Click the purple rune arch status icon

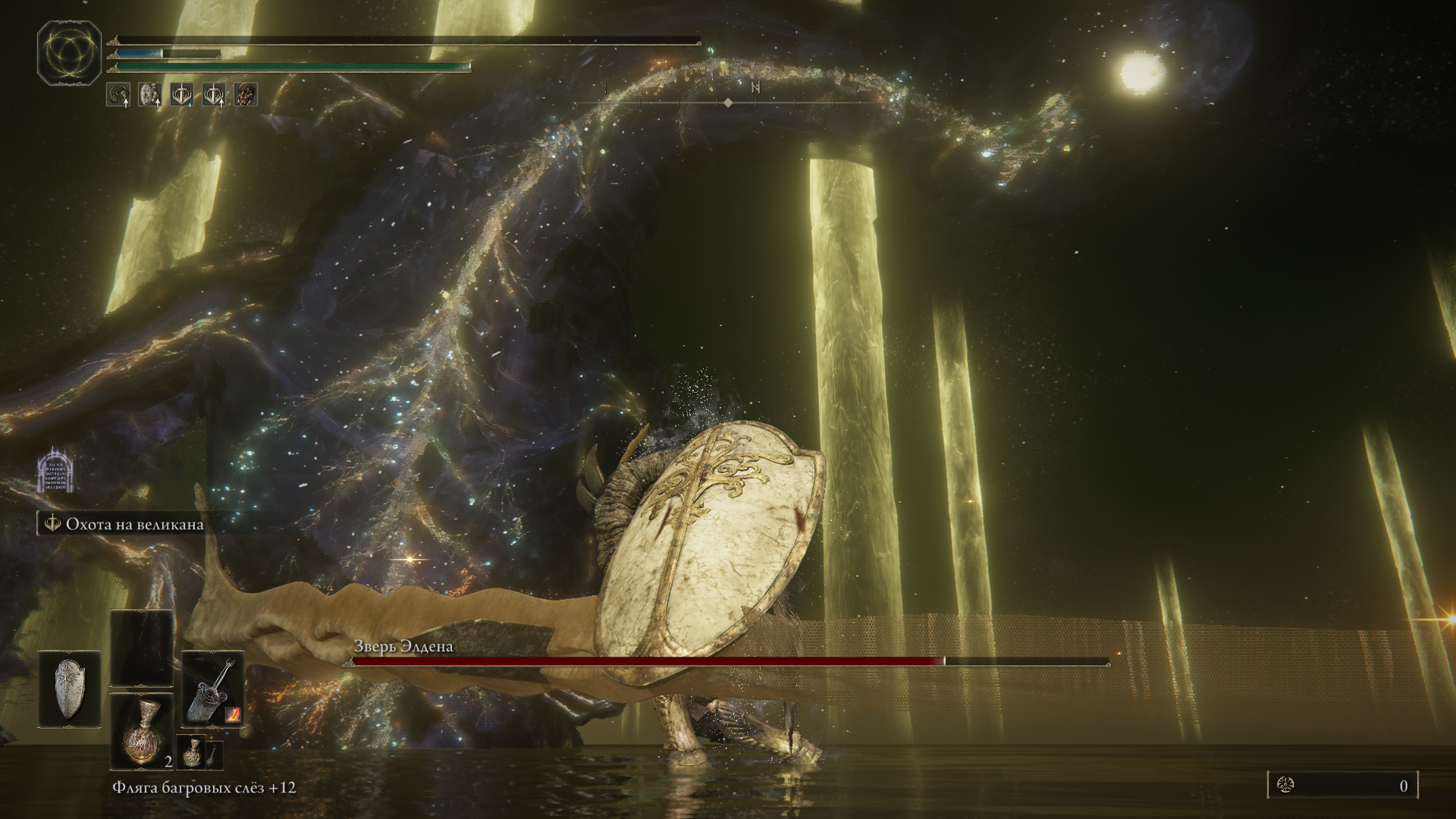tap(55, 470)
